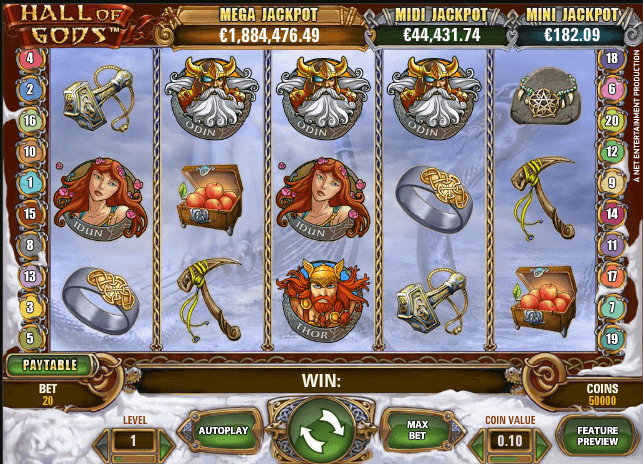Activate bet line 9 marker
643x464 pixels.
[x=611, y=183]
